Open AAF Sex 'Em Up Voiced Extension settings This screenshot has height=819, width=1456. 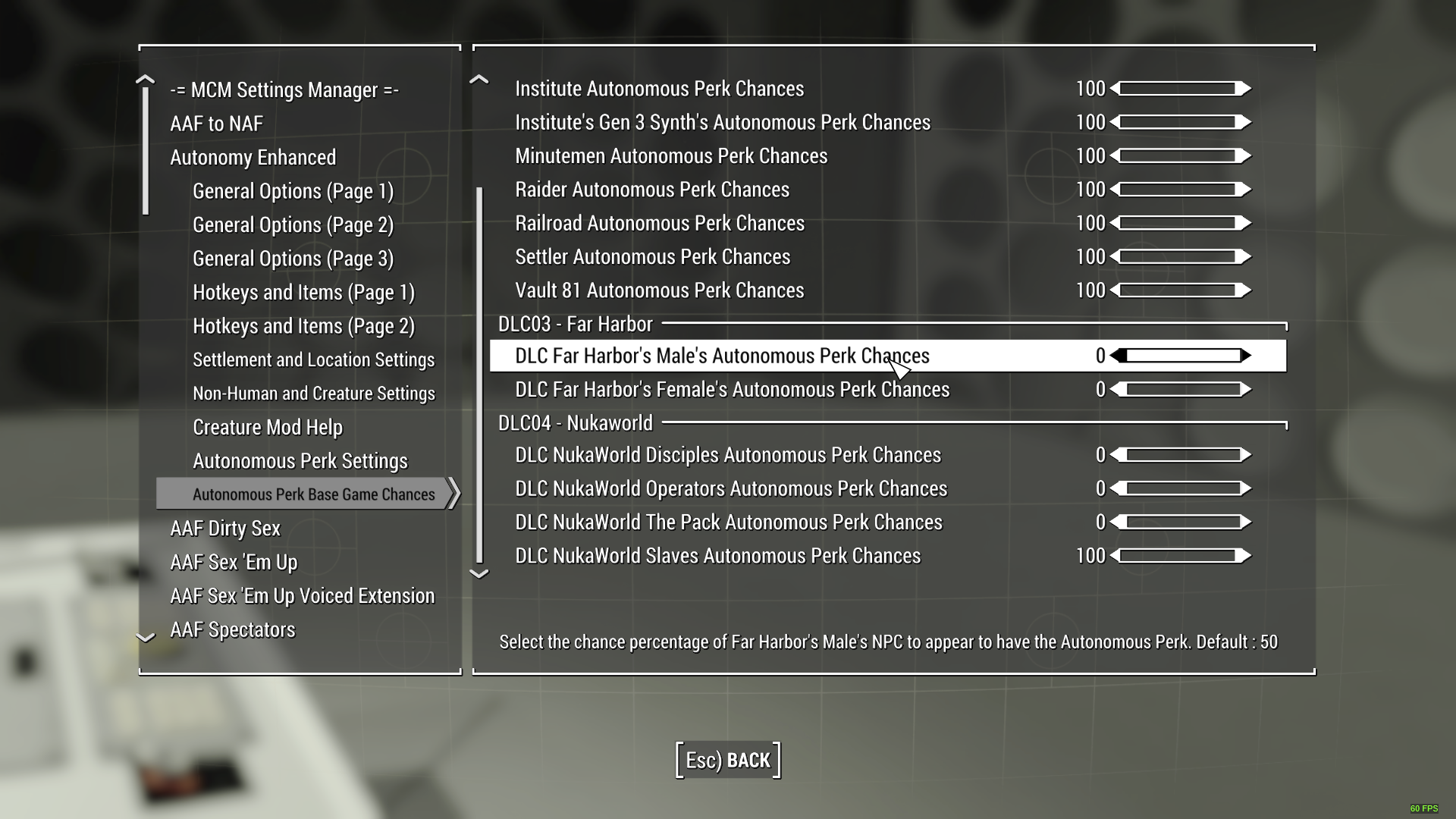[x=303, y=596]
